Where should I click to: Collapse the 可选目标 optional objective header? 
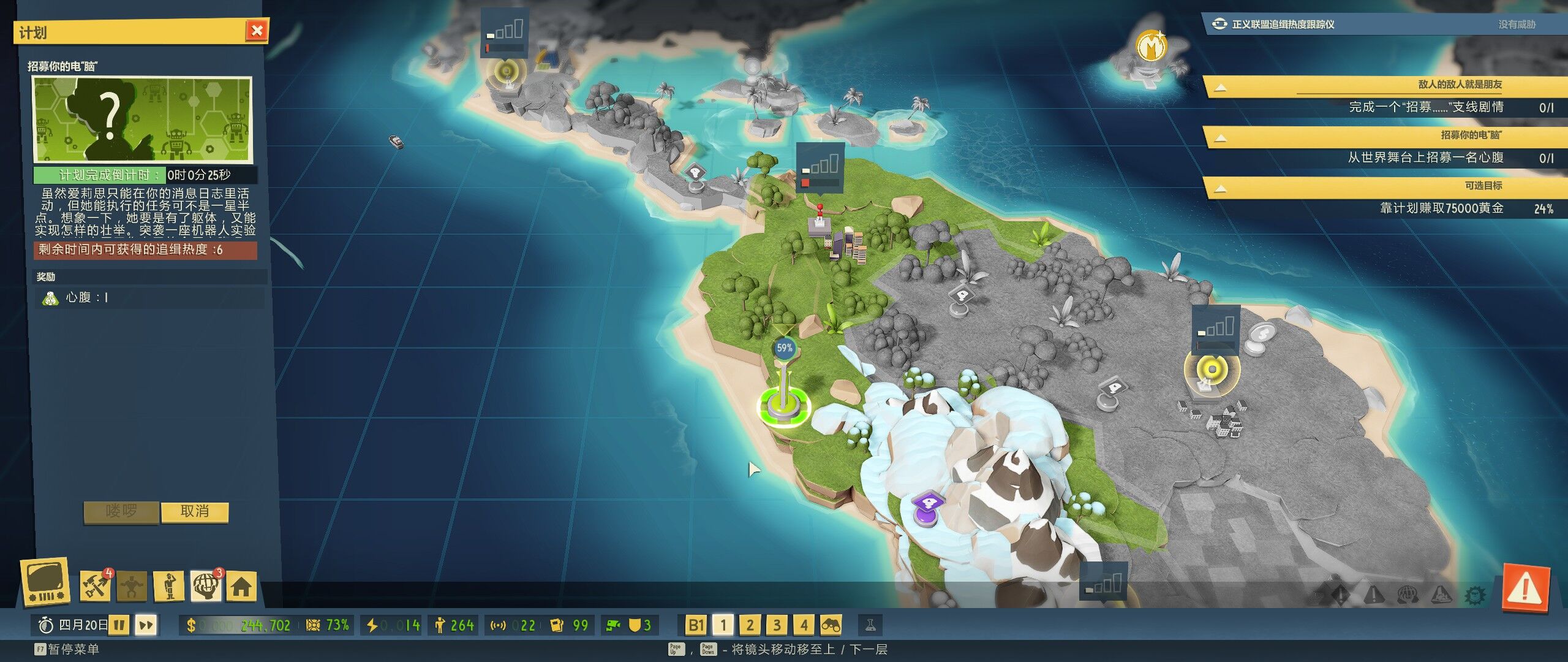[1220, 188]
